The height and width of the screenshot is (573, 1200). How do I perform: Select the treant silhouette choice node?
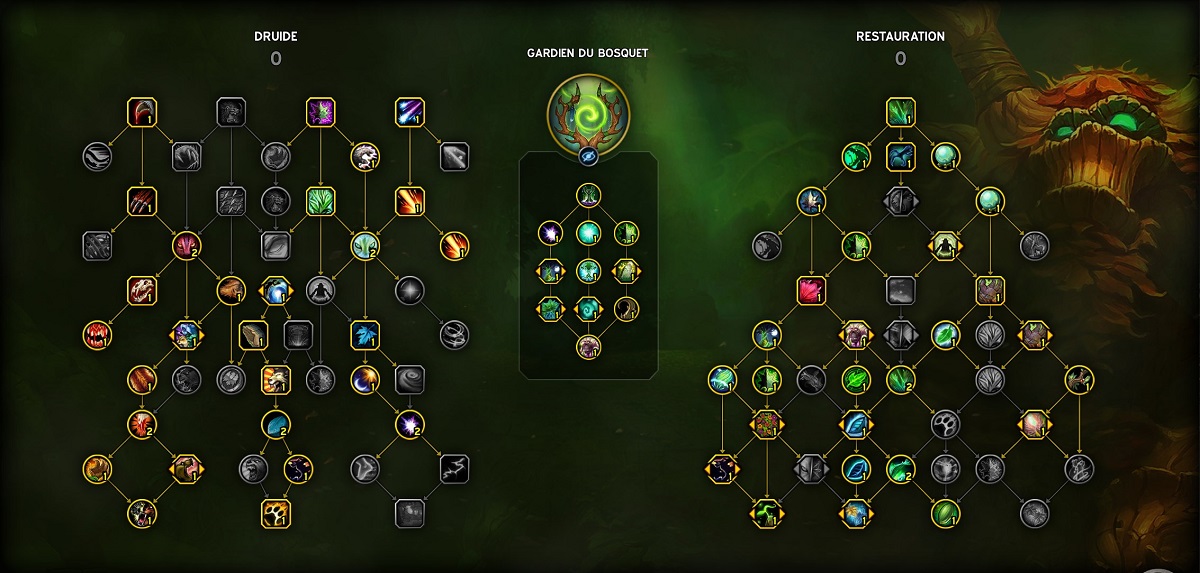click(x=945, y=245)
